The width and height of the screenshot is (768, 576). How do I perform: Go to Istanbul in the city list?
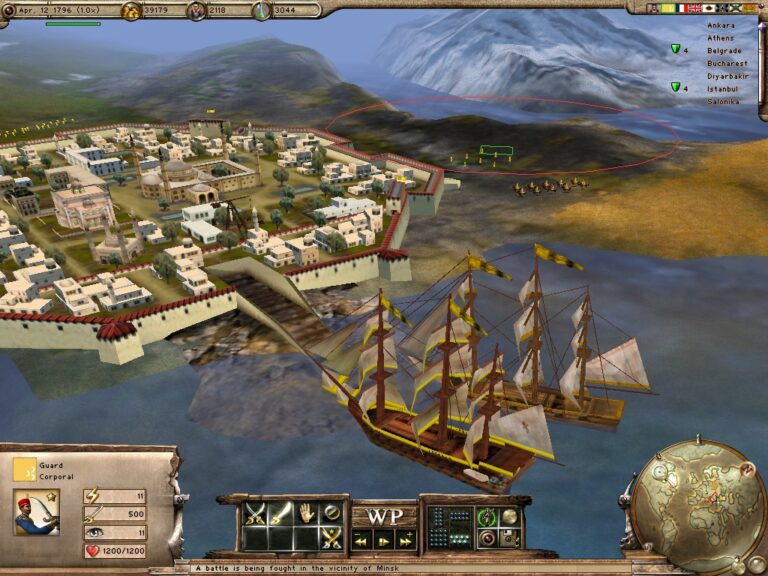(x=723, y=88)
